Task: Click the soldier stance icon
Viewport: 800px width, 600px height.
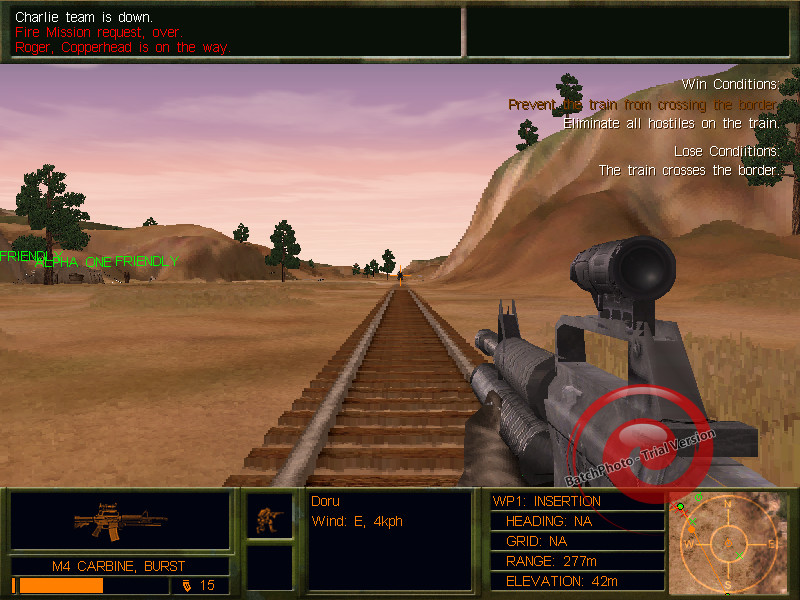Action: click(x=270, y=517)
